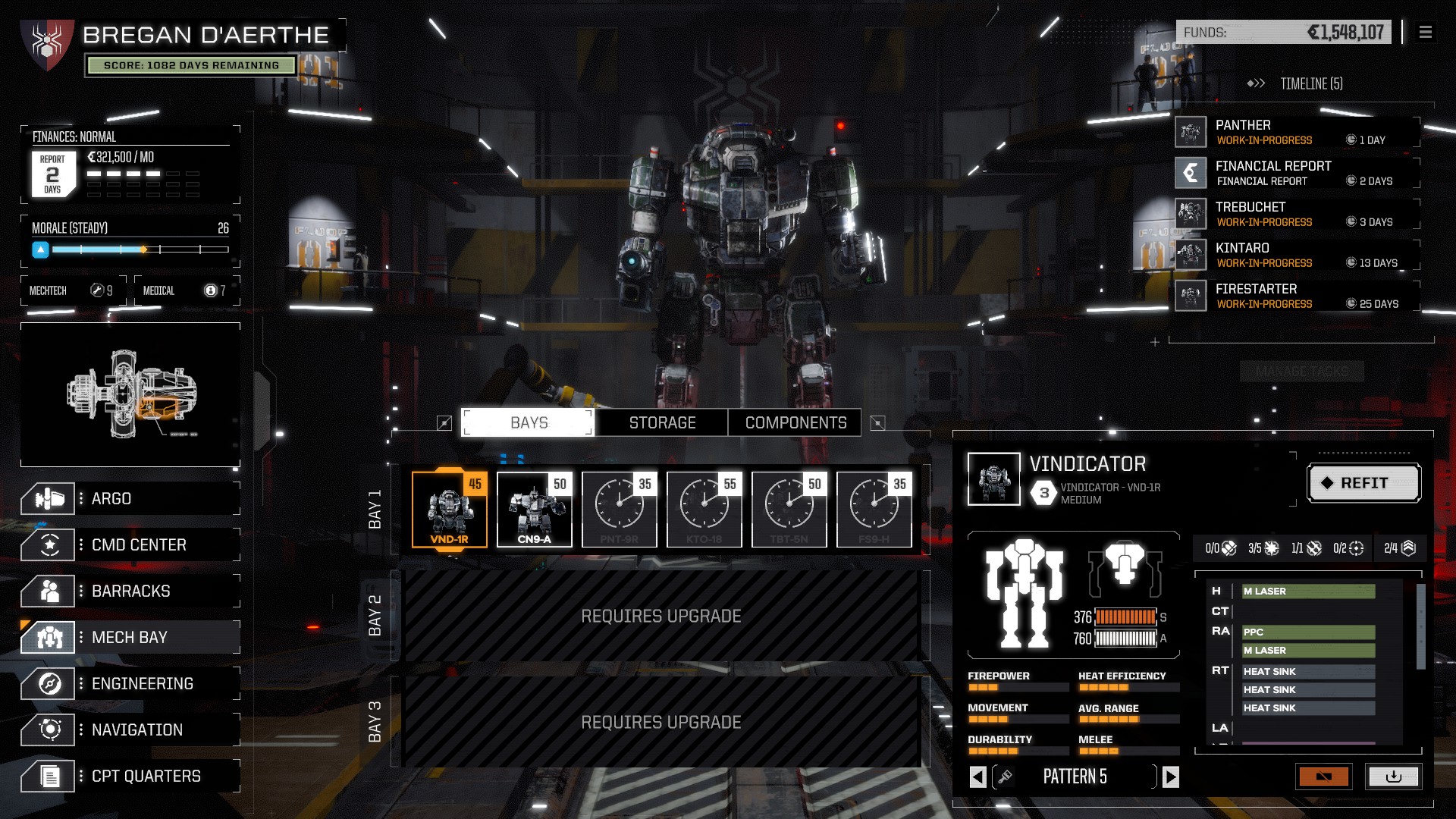1456x819 pixels.
Task: Refit the Vindicator mech
Action: pos(1363,483)
